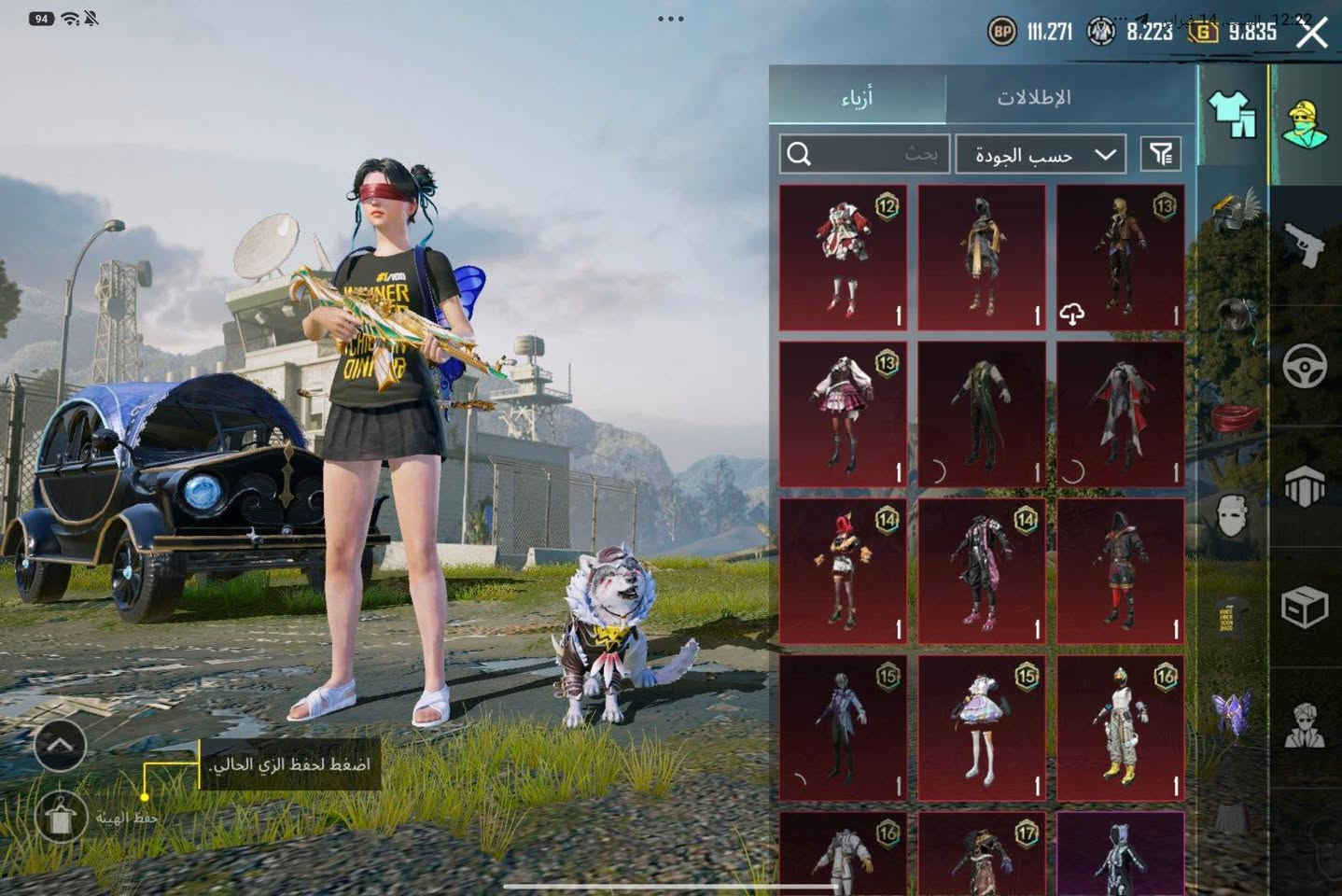Select the green suit outfit
The height and width of the screenshot is (896, 1342).
pyautogui.click(x=981, y=413)
